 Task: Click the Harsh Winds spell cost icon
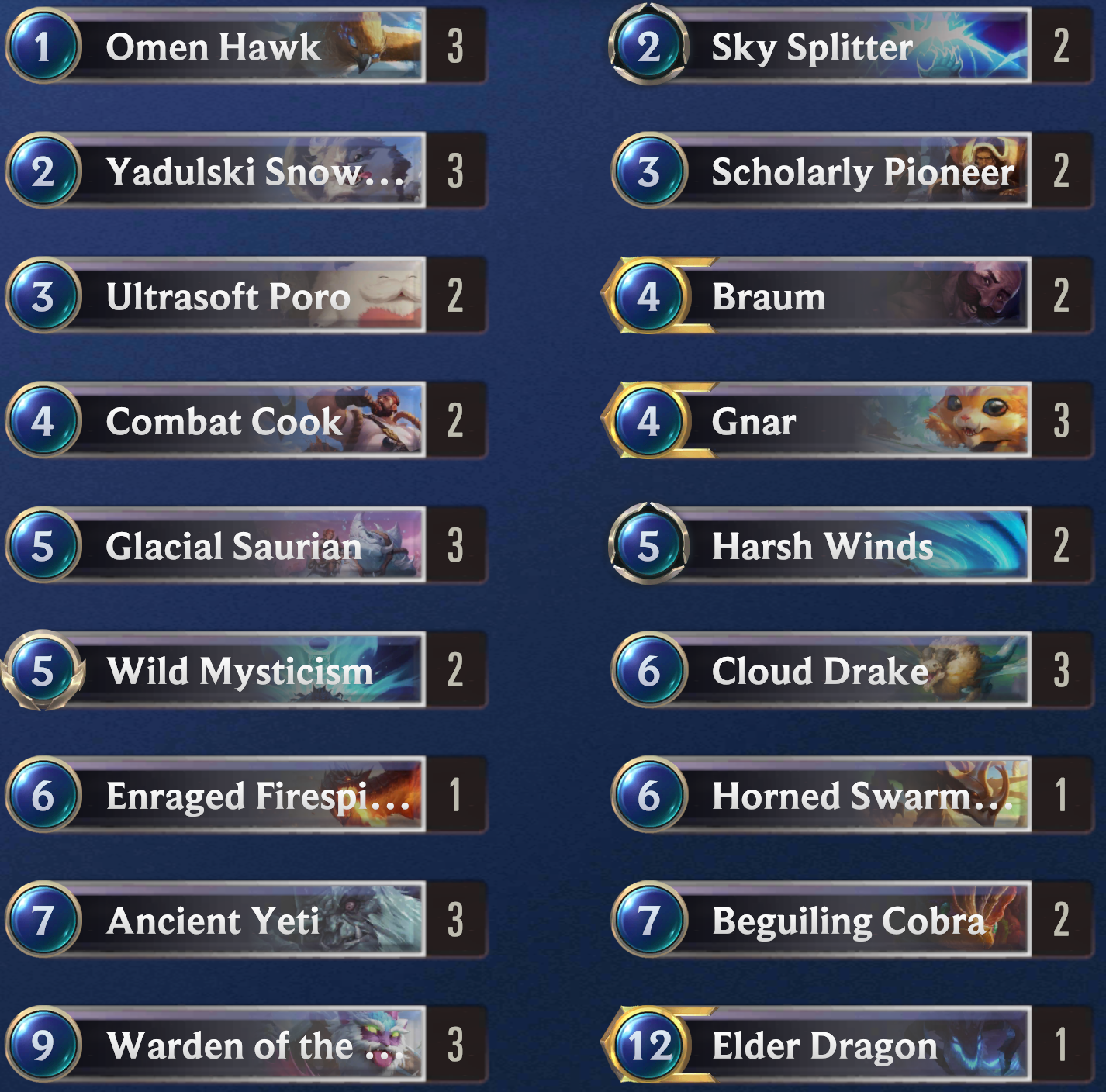point(650,546)
